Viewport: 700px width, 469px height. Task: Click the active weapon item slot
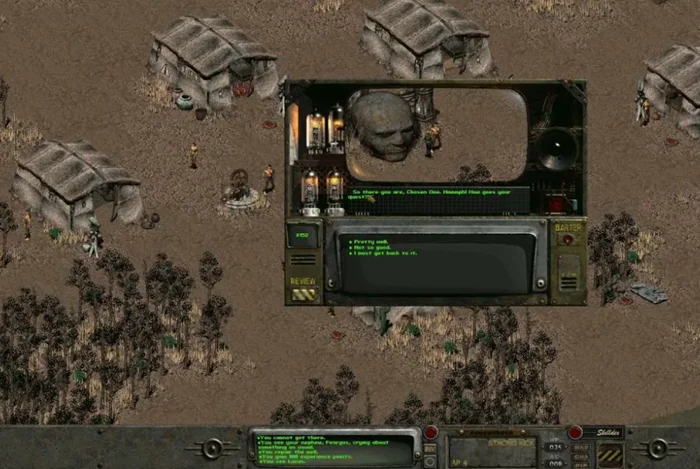[x=493, y=450]
